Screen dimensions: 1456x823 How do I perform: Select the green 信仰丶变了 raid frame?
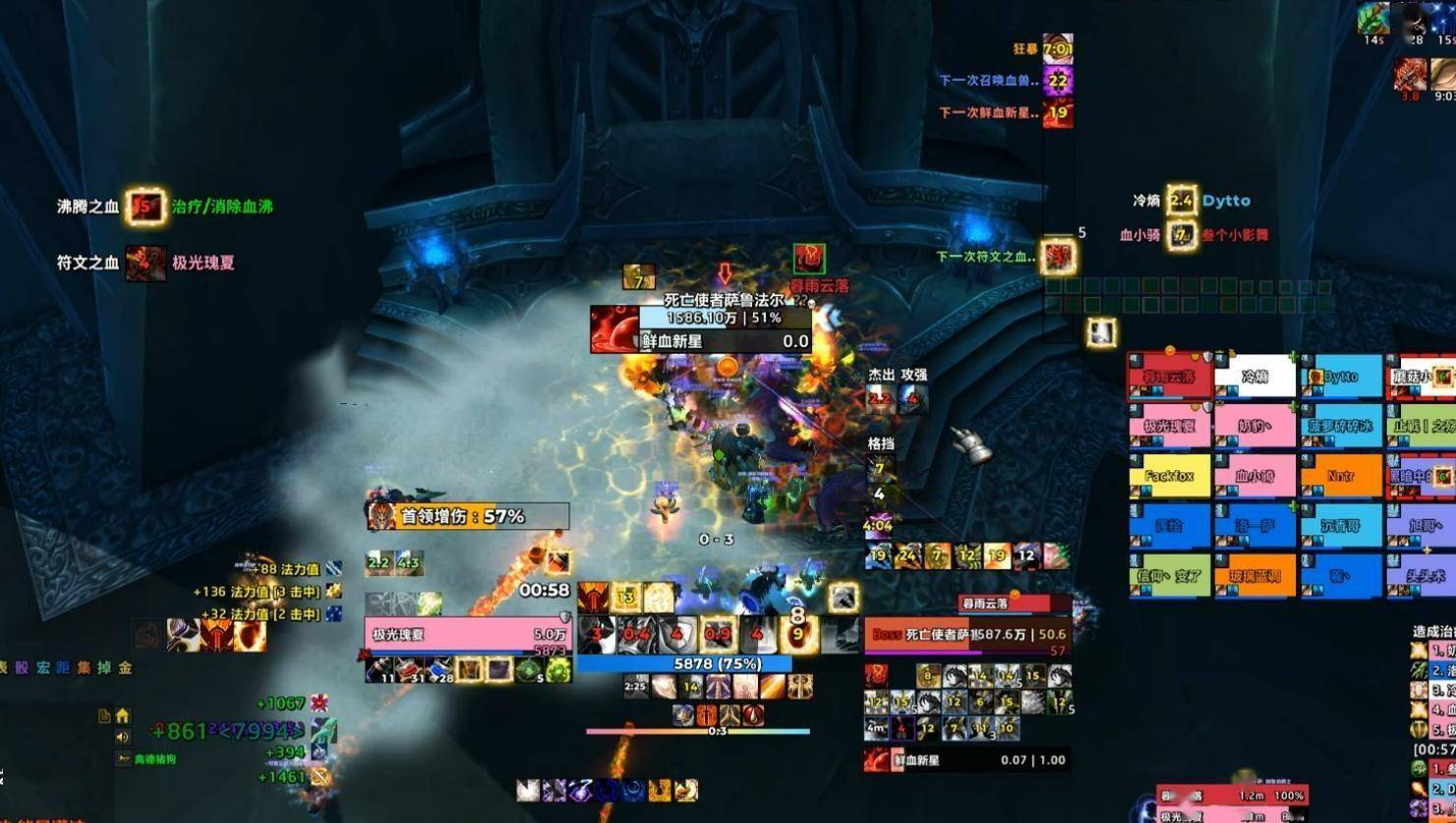[1170, 576]
